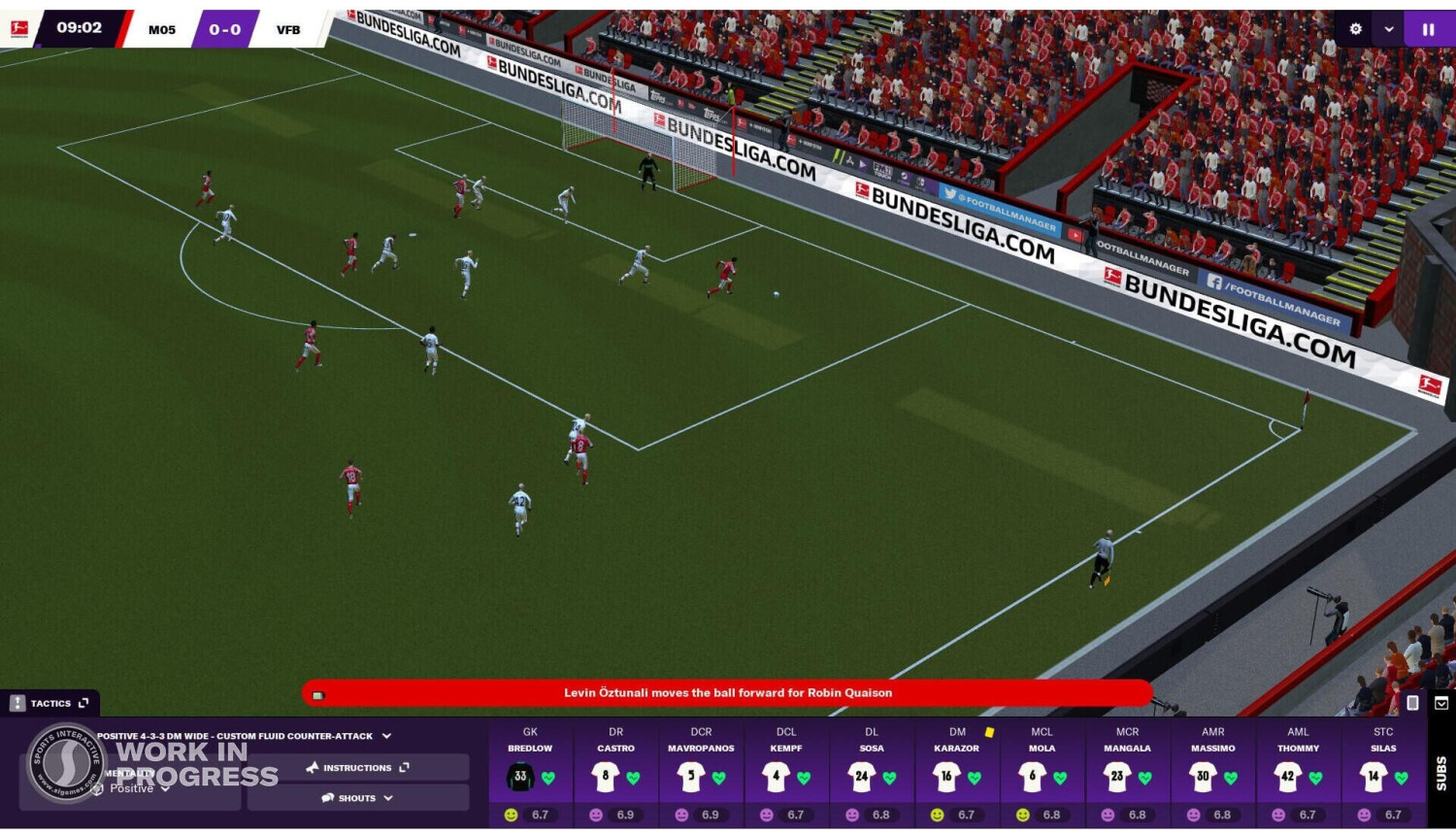Select Karazor's DM player card

click(x=957, y=773)
